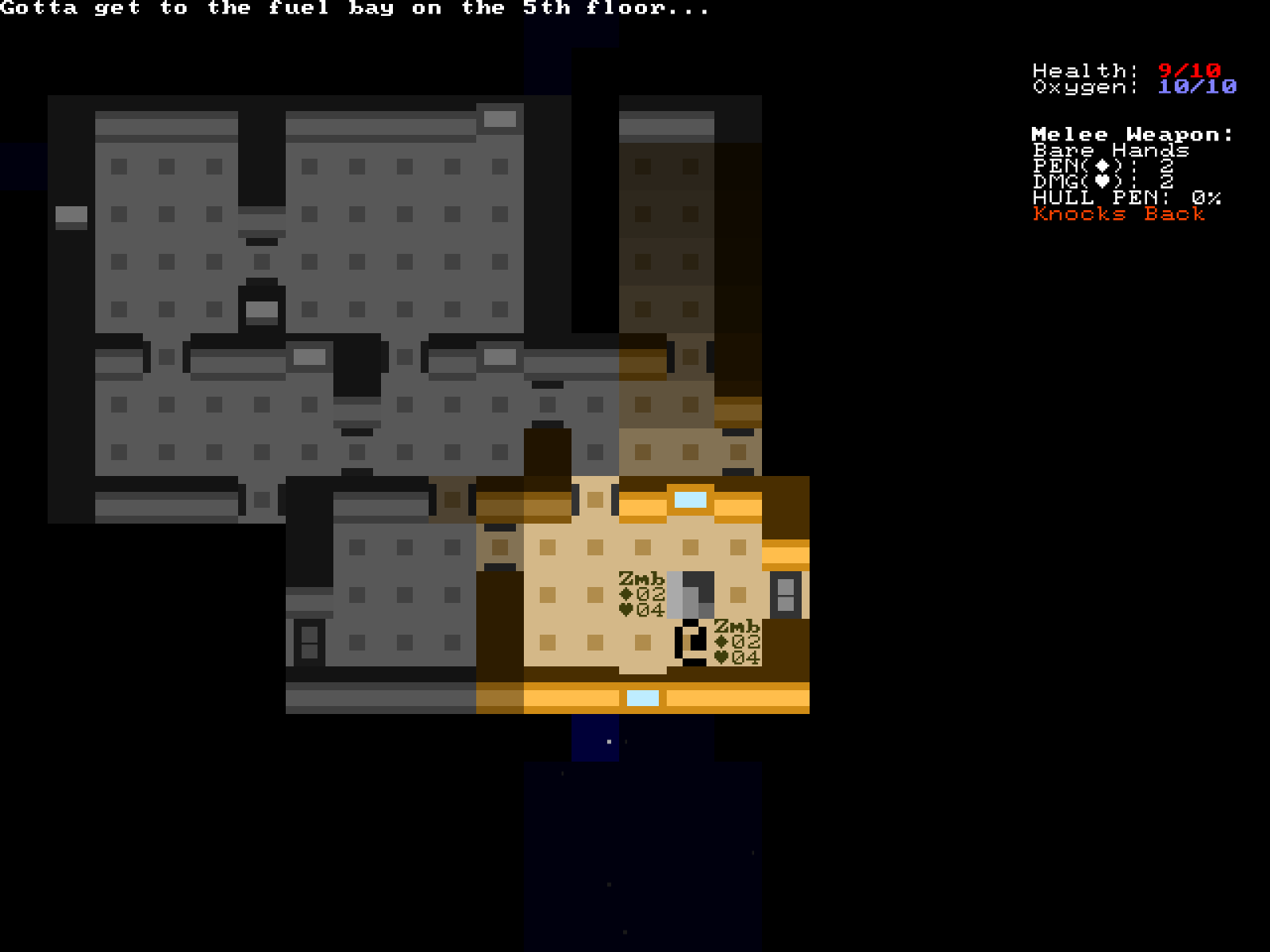Attack the upper Zmb zombie sprite

pyautogui.click(x=689, y=597)
